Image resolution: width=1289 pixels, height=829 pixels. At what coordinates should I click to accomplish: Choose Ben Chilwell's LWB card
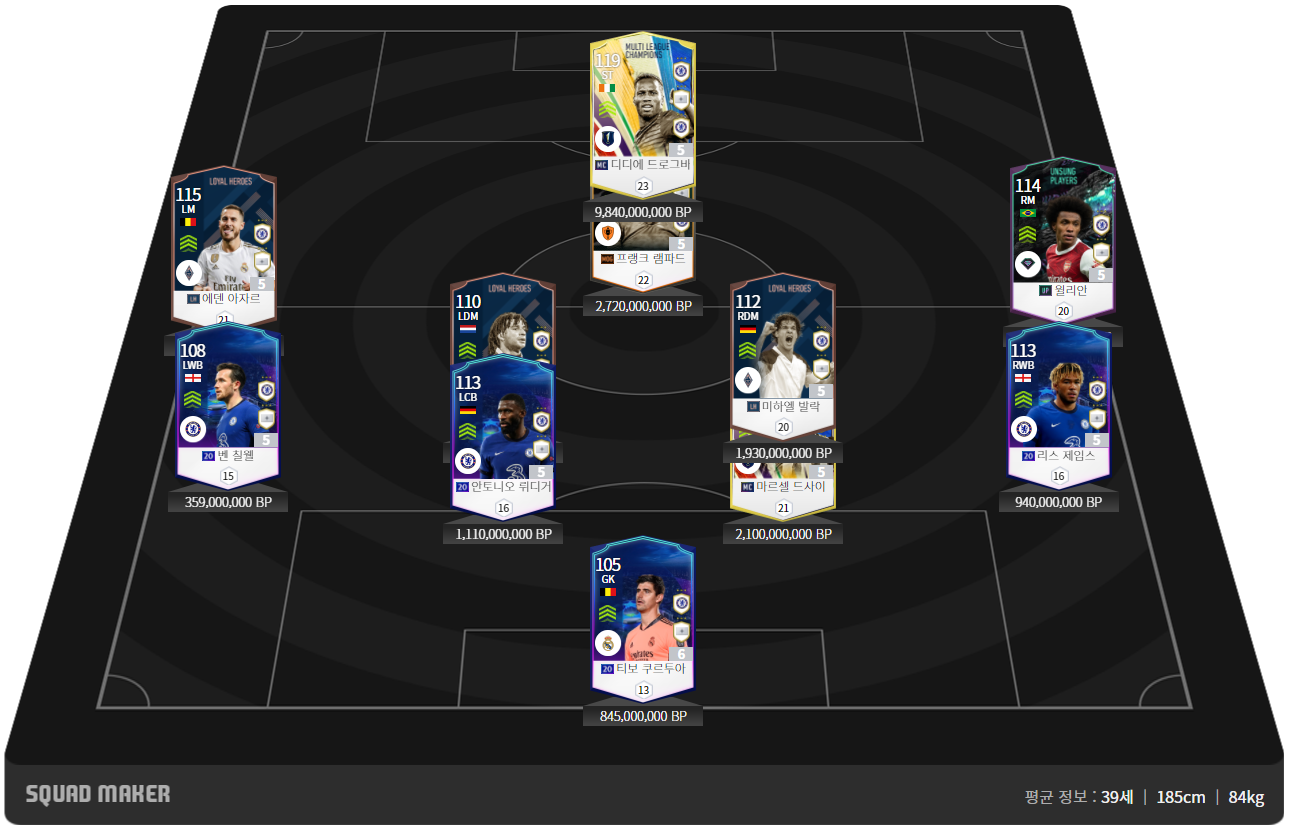pos(228,405)
